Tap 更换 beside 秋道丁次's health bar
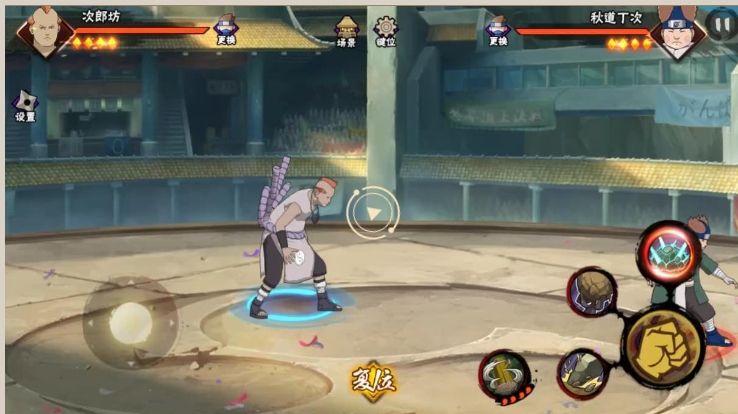This screenshot has width=738, height=414. pyautogui.click(x=497, y=30)
